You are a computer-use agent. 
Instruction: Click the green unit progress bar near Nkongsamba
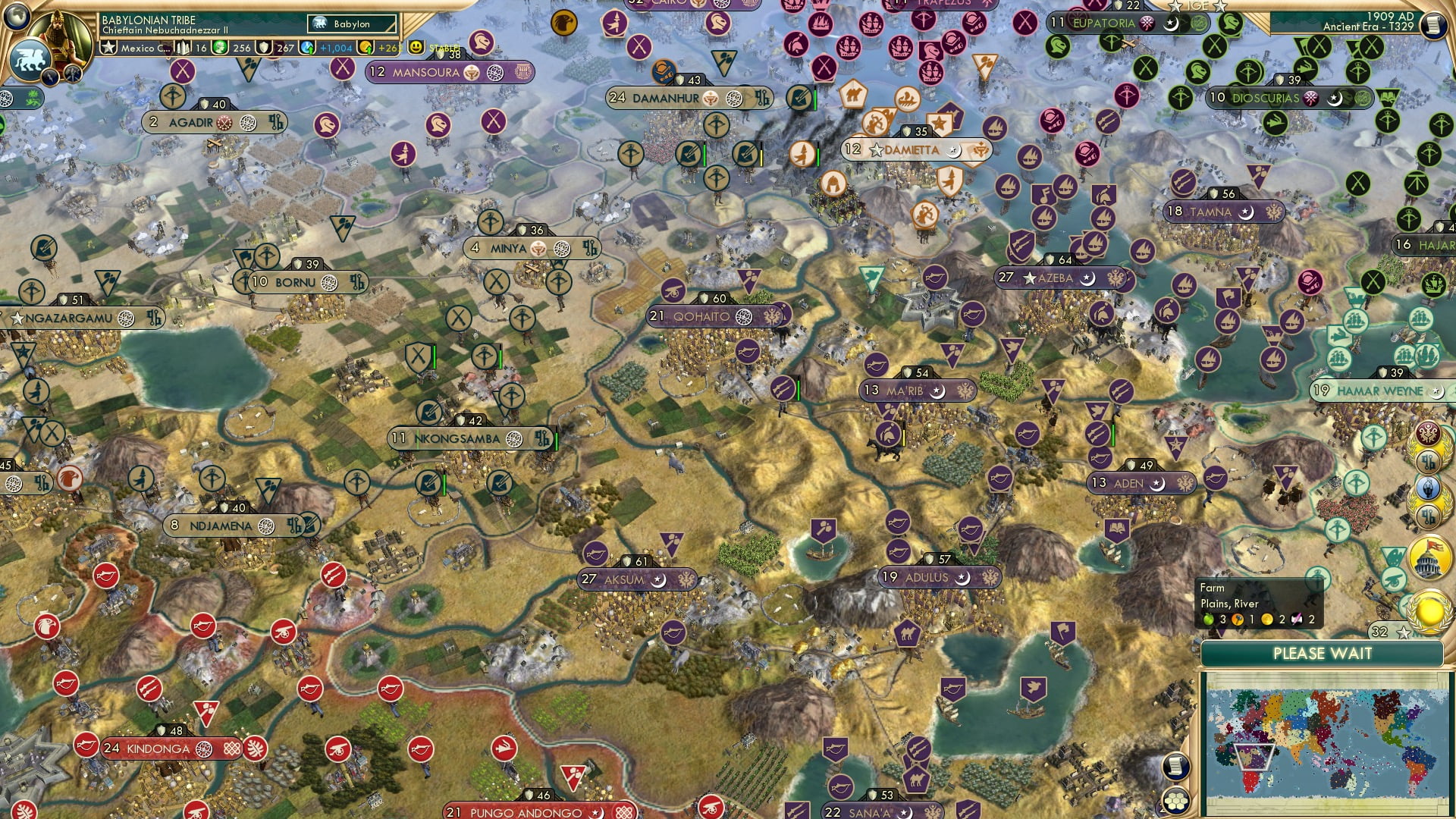tap(556, 438)
